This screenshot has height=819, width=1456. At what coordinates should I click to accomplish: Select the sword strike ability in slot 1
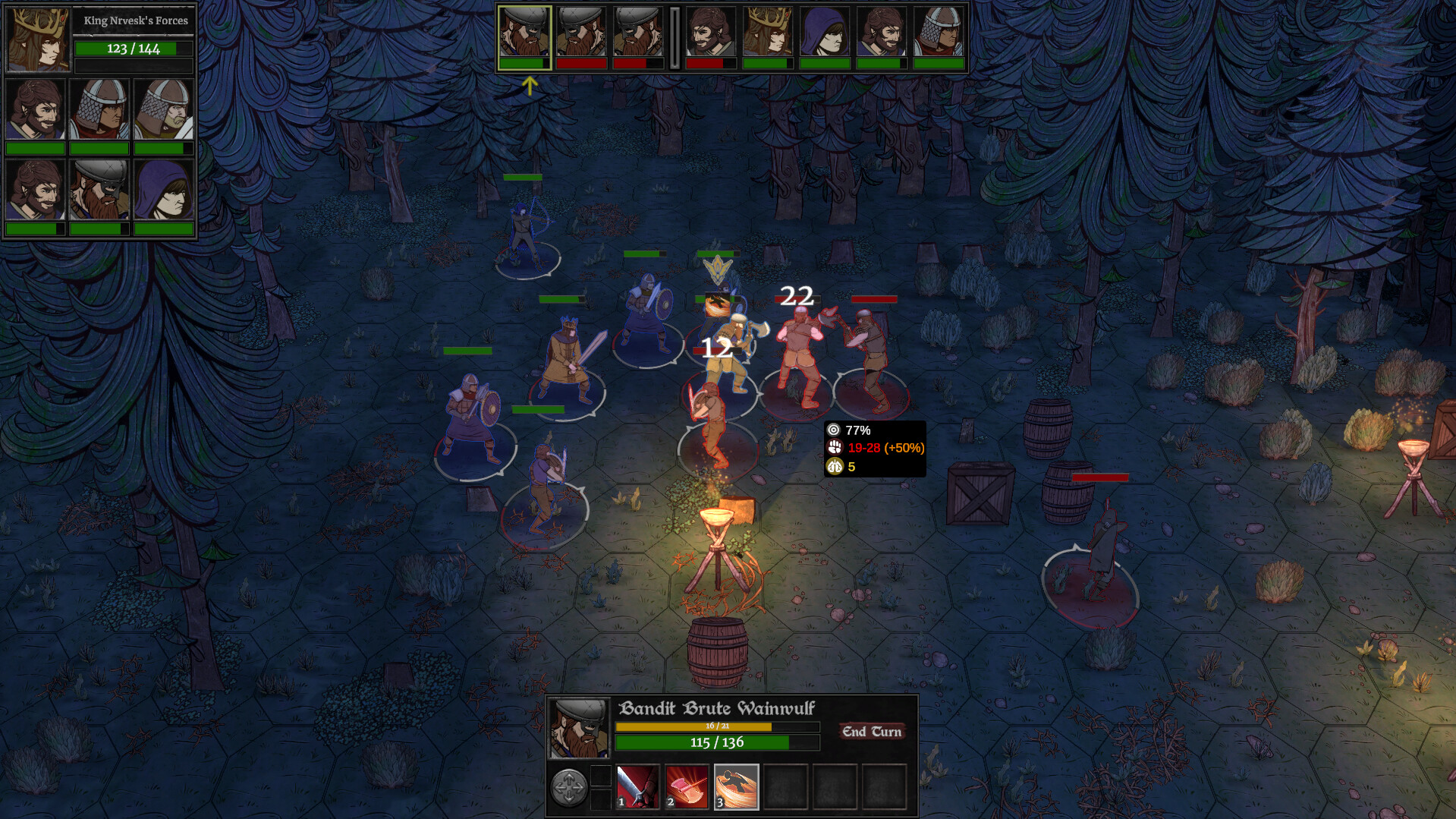tap(637, 786)
